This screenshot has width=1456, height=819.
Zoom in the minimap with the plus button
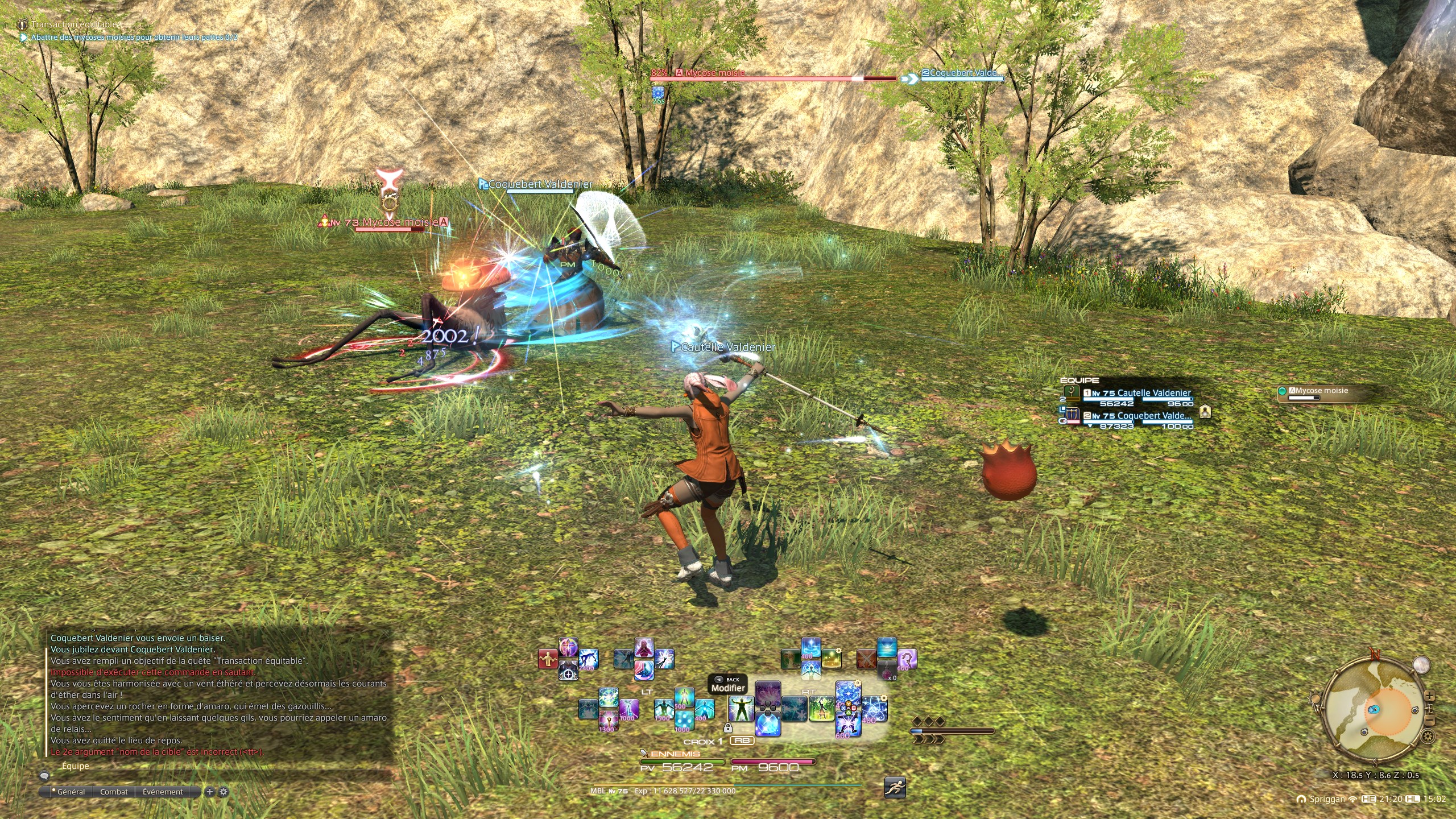(x=1429, y=697)
